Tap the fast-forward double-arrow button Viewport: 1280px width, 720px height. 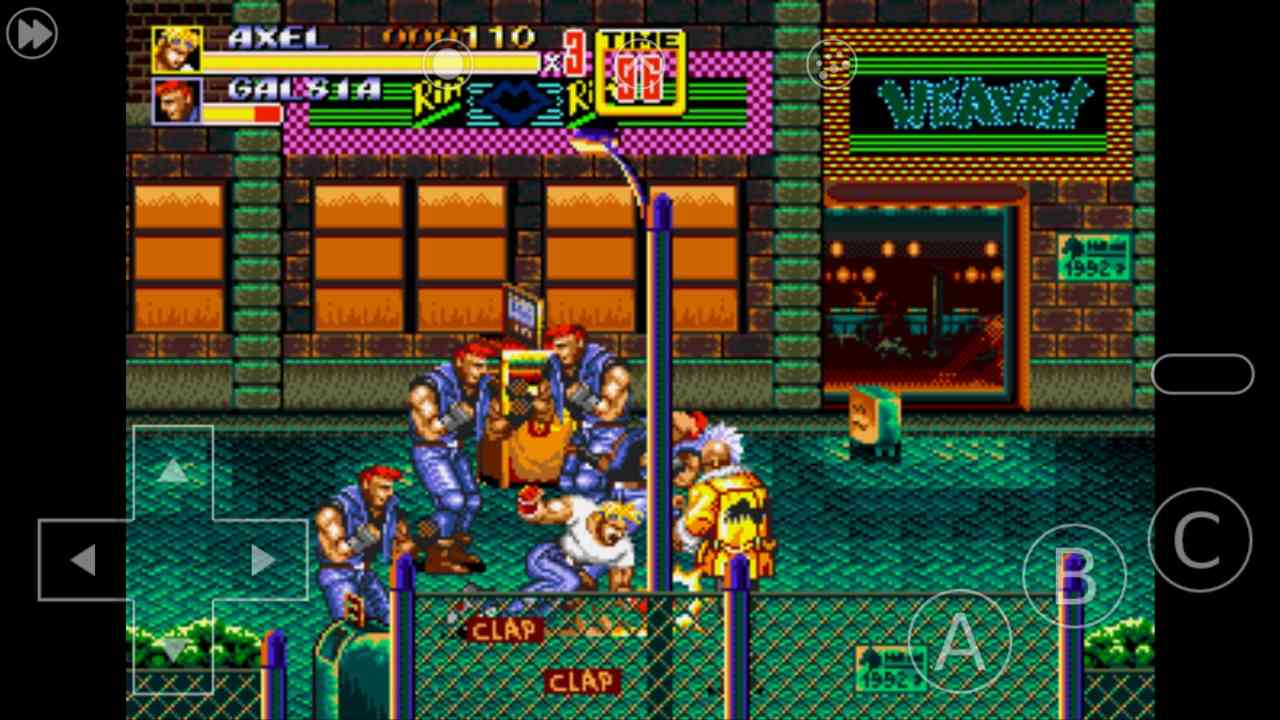click(32, 34)
